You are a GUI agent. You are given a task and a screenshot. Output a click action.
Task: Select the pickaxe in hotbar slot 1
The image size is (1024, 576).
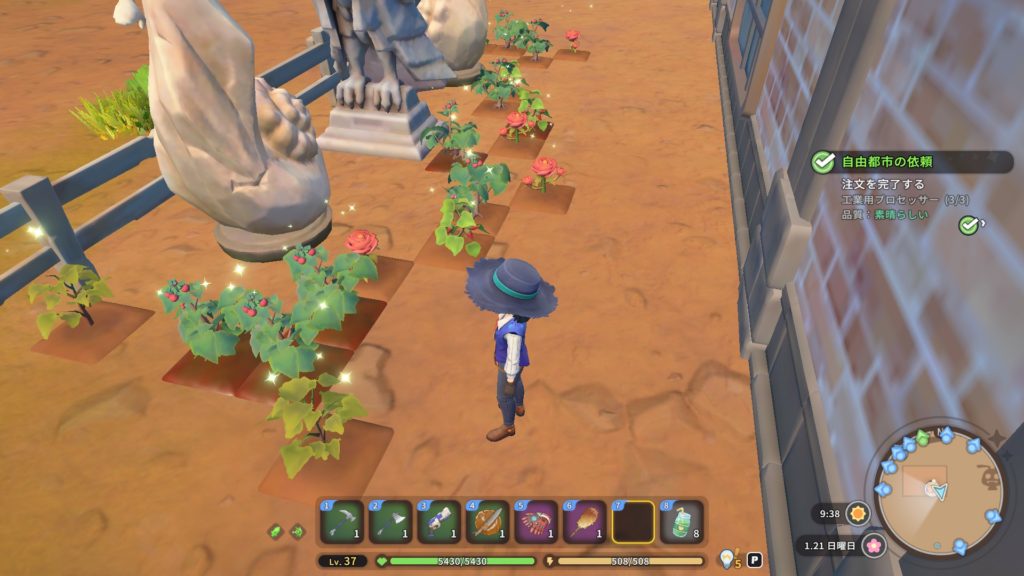[342, 522]
